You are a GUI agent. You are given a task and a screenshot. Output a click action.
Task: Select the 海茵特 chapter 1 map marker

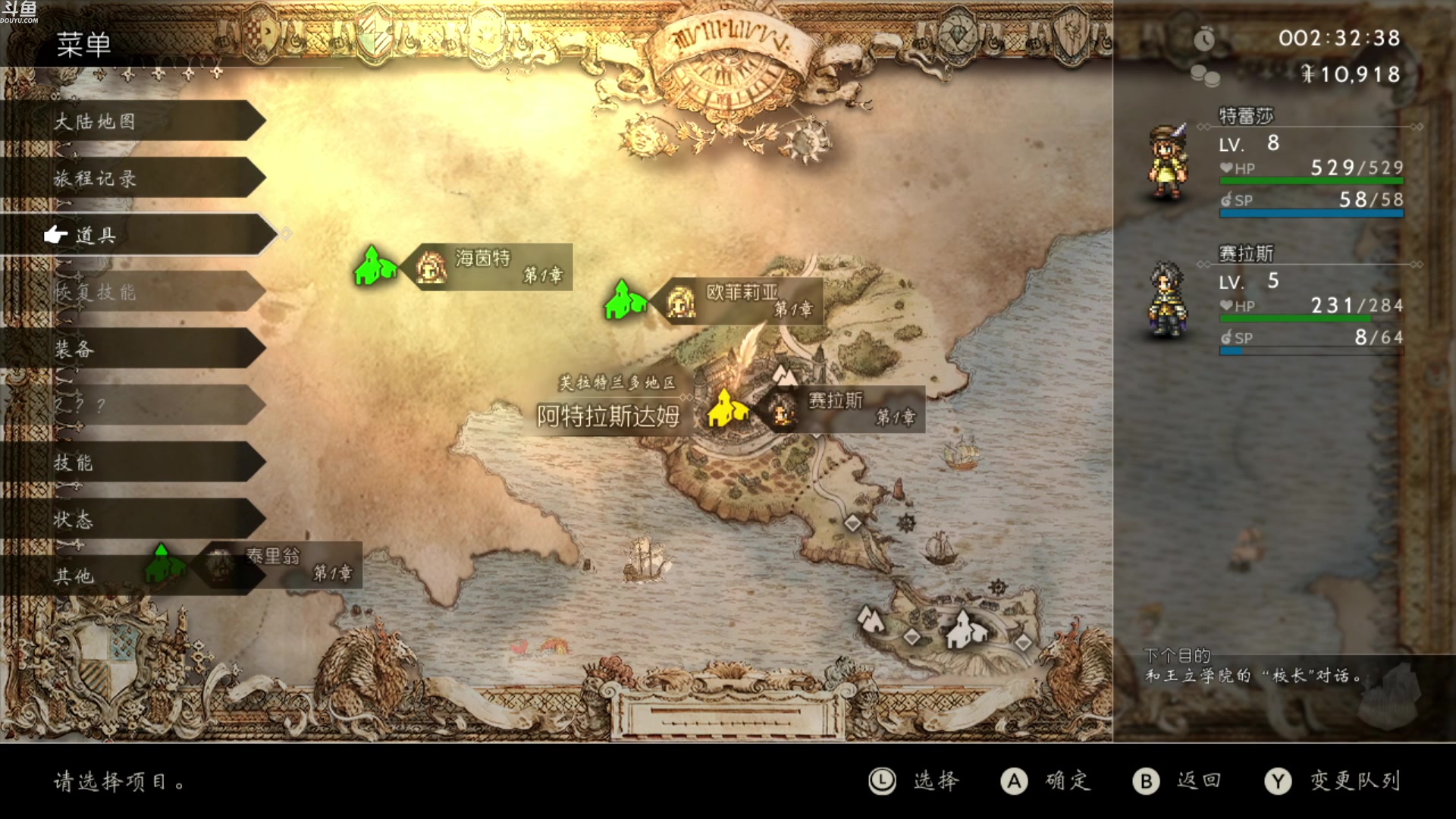coord(491,267)
